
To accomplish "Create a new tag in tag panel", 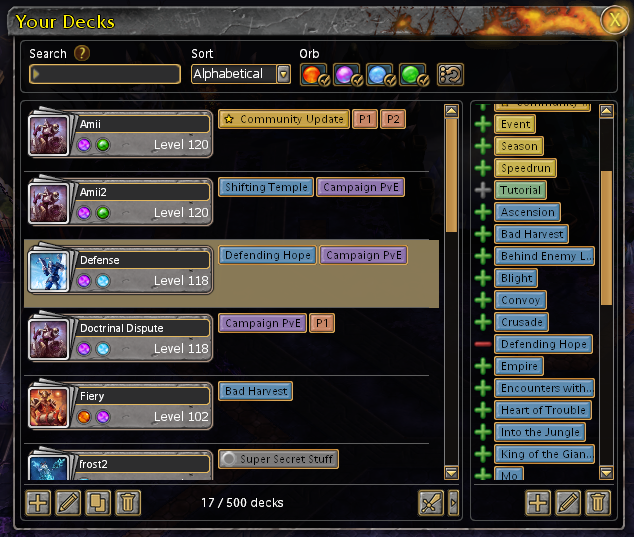I will tap(538, 502).
